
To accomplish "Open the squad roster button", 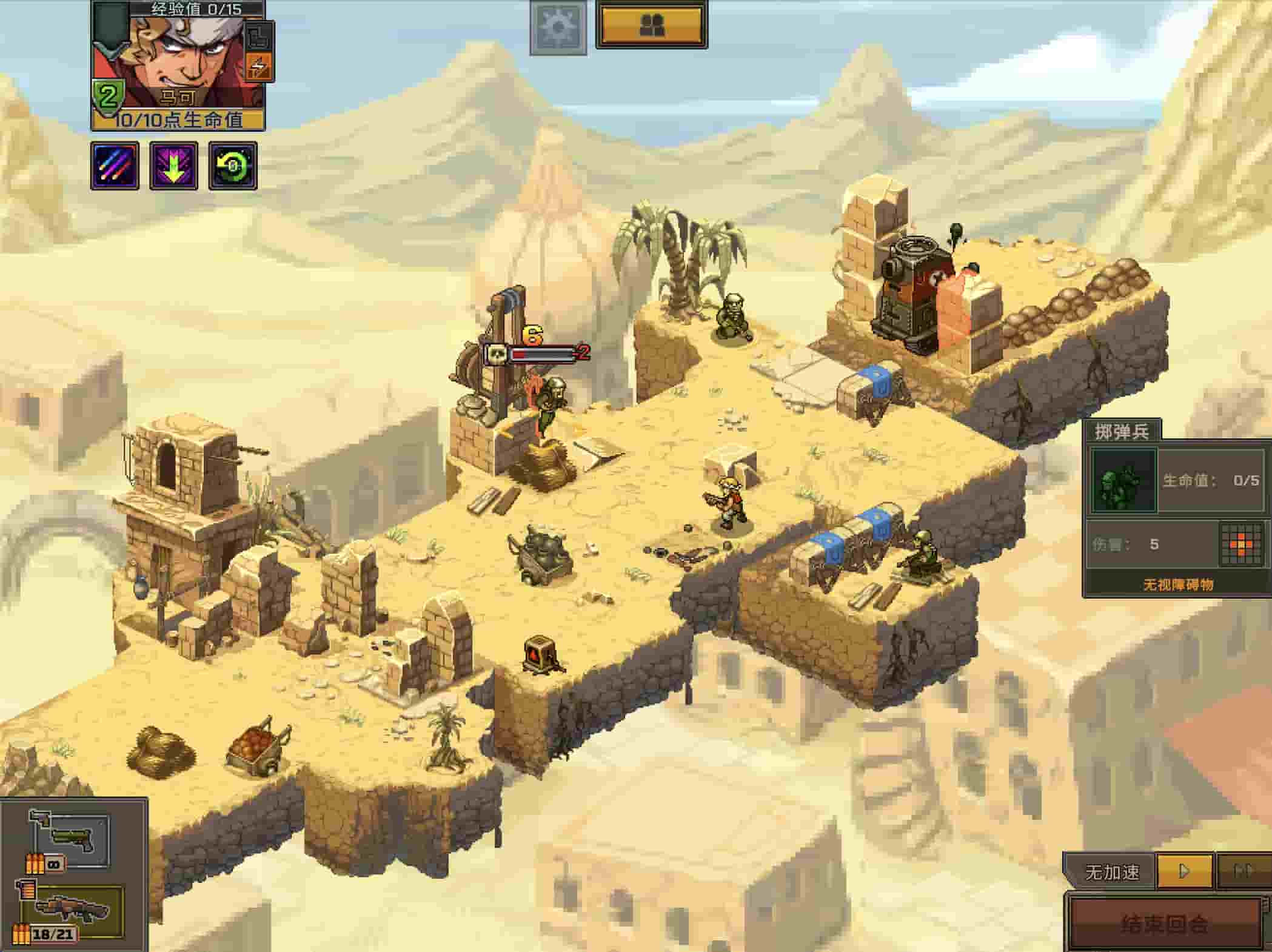I will tap(651, 25).
